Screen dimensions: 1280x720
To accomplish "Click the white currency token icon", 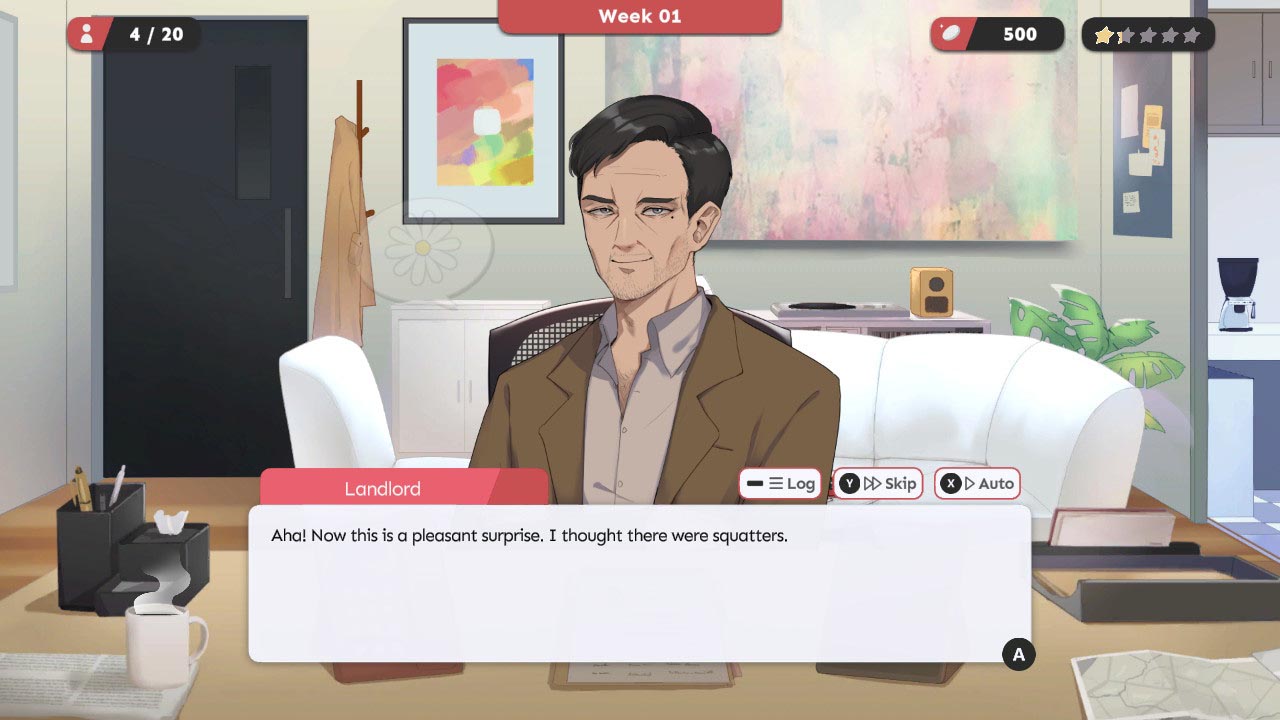I will click(x=952, y=33).
